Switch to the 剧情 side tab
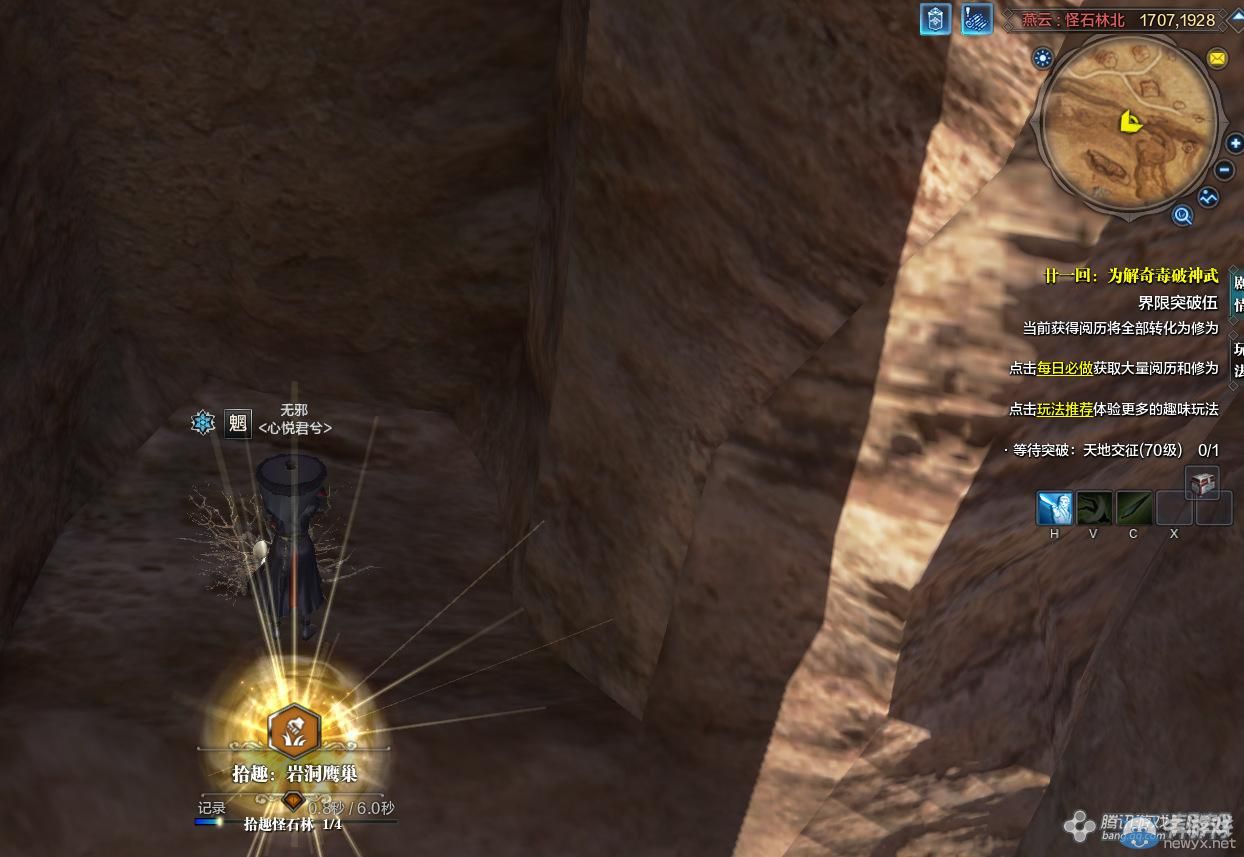 (x=1238, y=293)
